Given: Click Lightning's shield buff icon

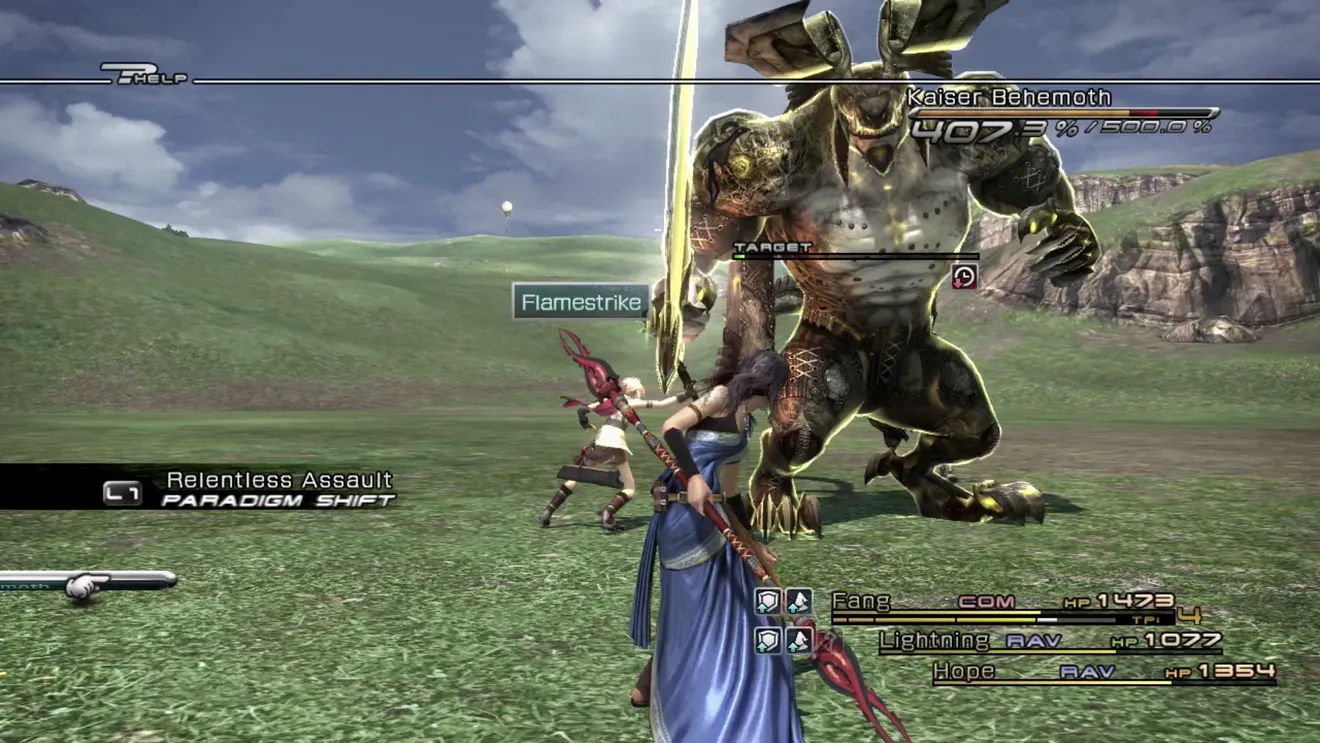Looking at the screenshot, I should click(767, 640).
